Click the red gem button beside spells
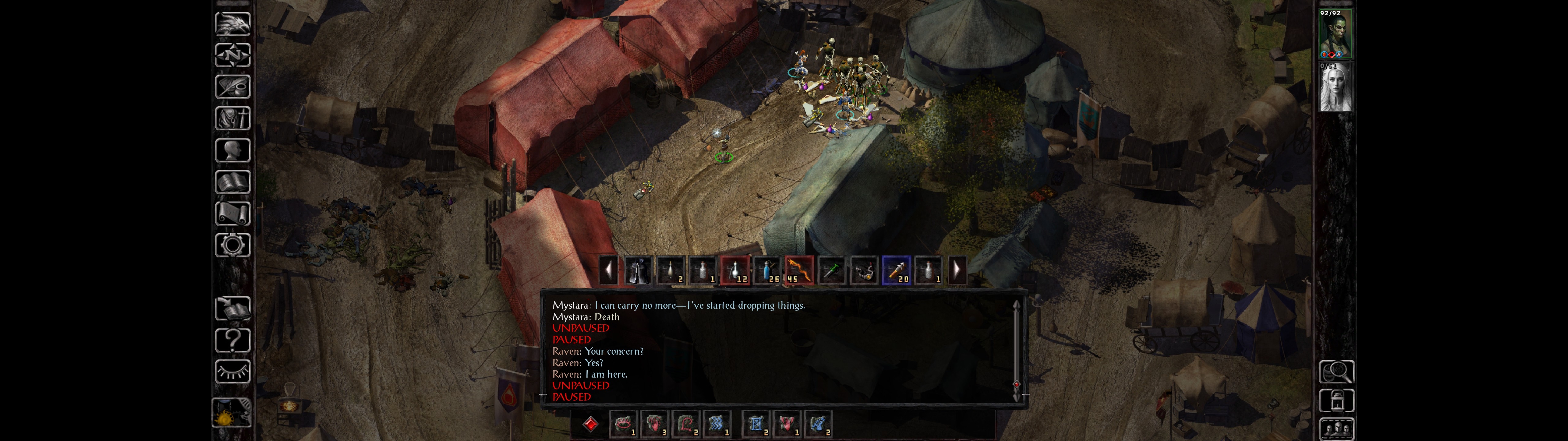The height and width of the screenshot is (441, 1568). click(590, 424)
